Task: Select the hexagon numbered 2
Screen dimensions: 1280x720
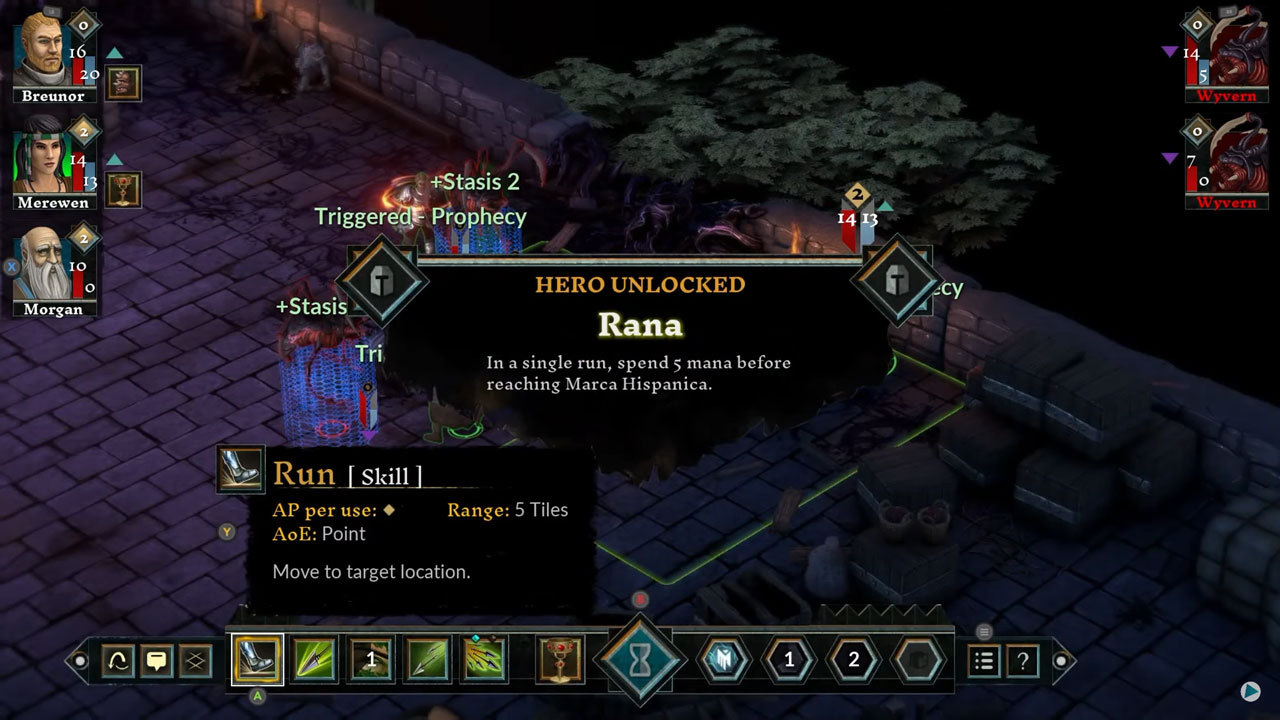Action: click(x=853, y=660)
